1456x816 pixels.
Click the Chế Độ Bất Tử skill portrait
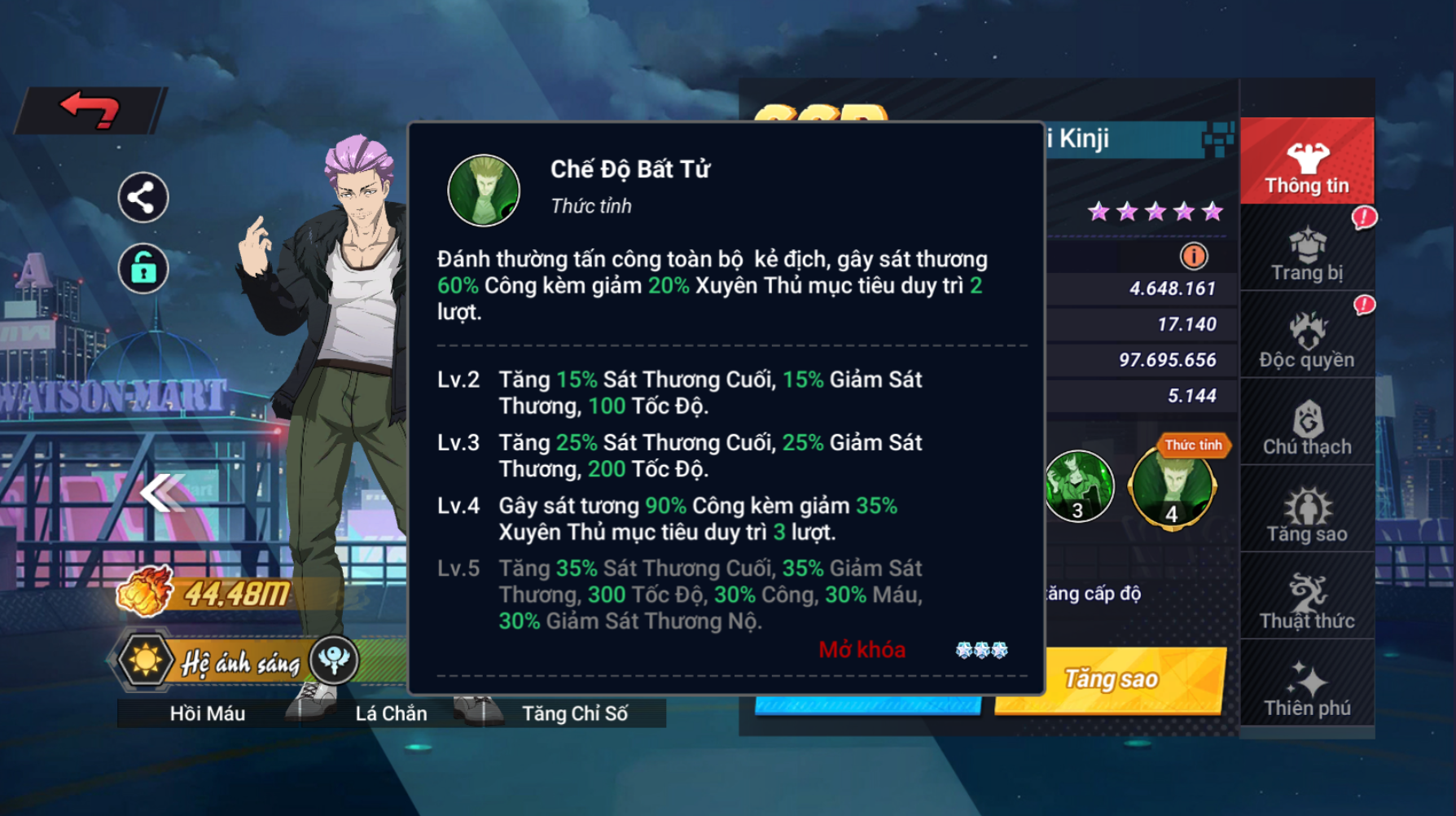coord(484,191)
